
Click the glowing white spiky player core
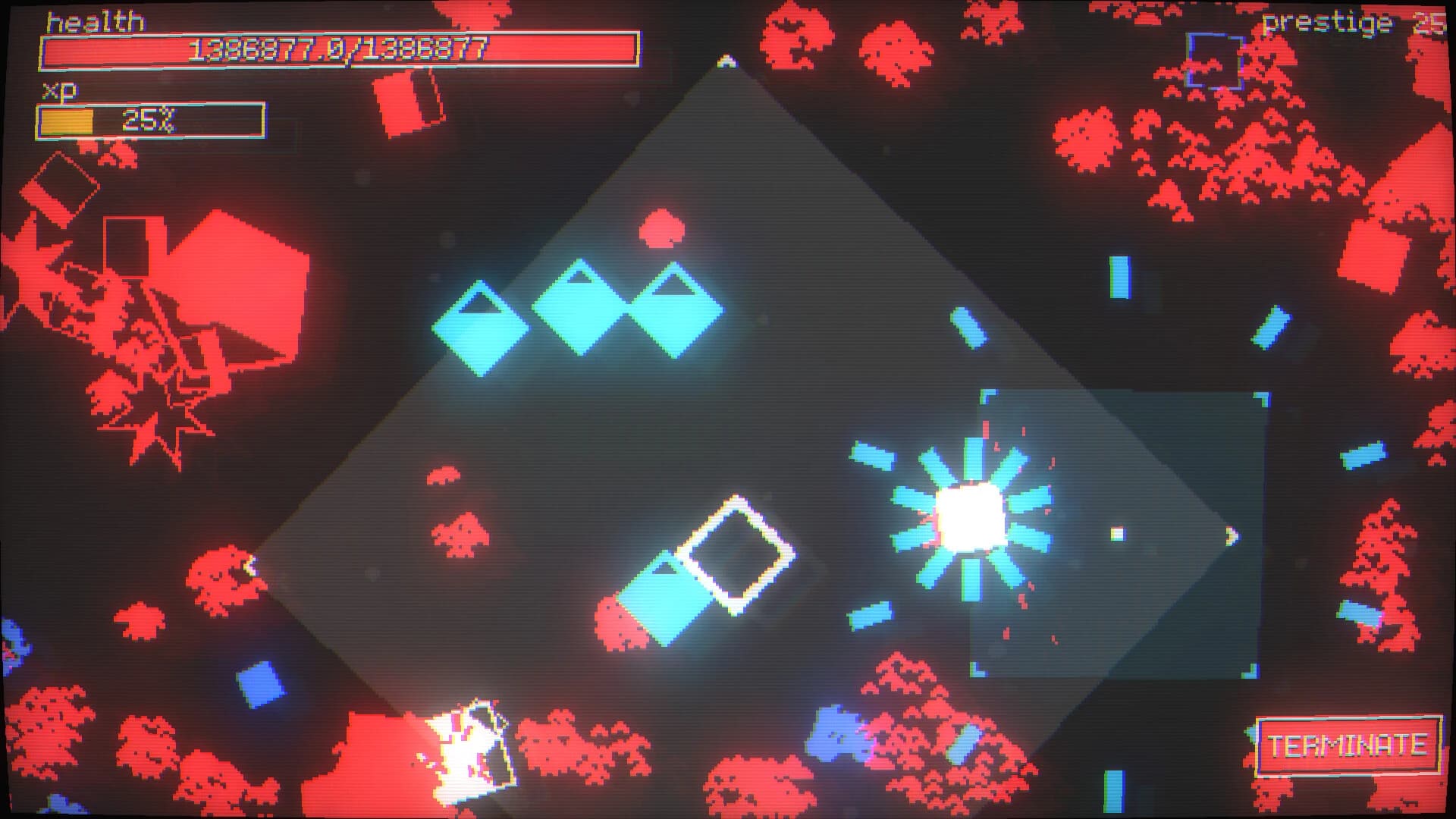pos(973,517)
